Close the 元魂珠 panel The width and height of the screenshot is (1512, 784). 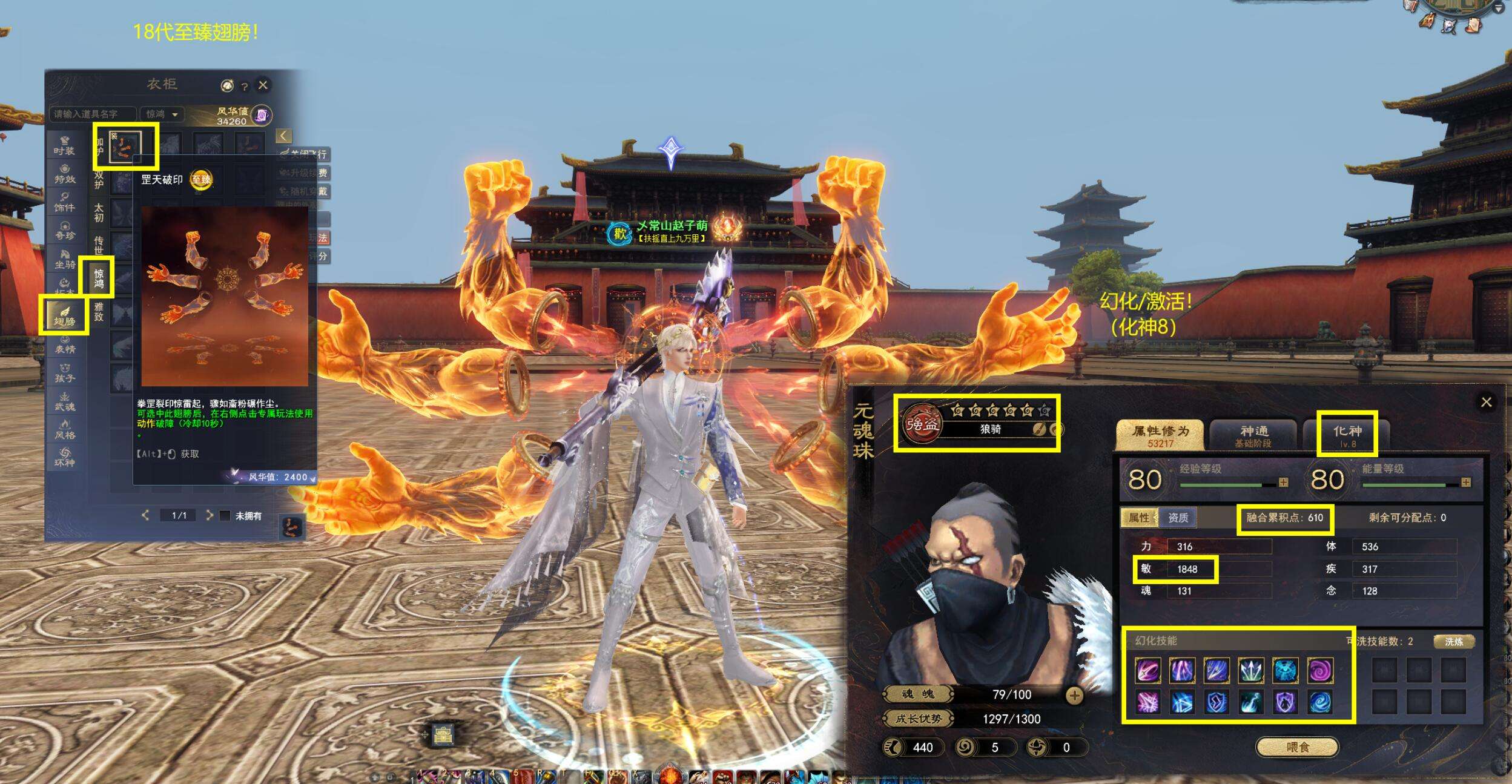pos(1486,402)
